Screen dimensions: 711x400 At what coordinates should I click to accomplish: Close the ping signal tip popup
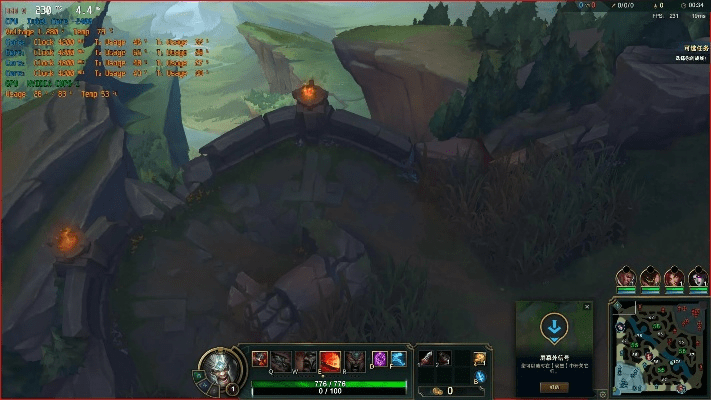pyautogui.click(x=586, y=307)
